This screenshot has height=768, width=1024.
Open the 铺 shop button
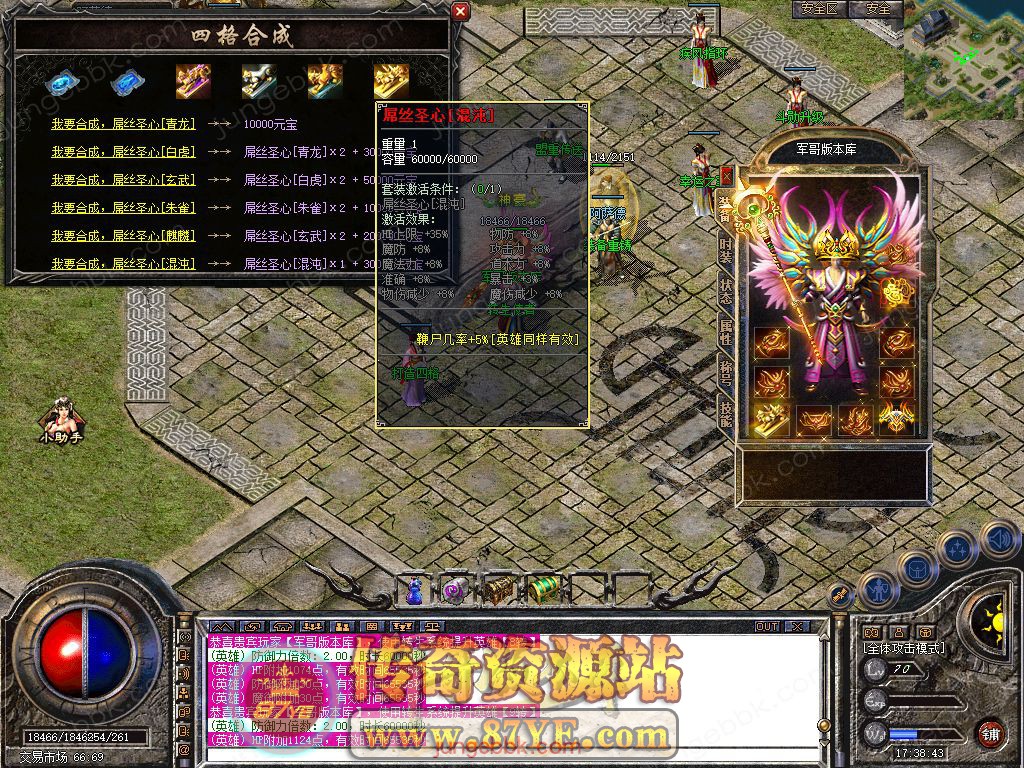[990, 733]
